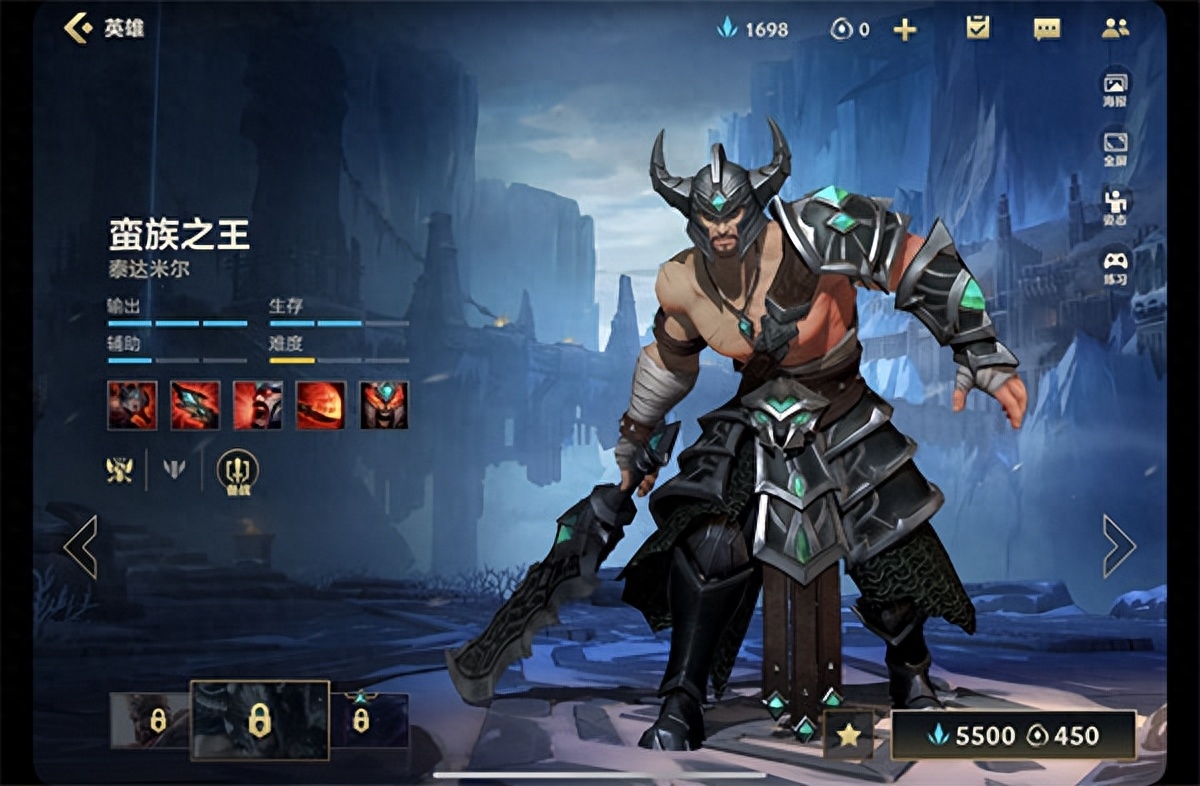Choose the leftmost locked skin thumbnail
Image resolution: width=1200 pixels, height=786 pixels.
[x=150, y=720]
